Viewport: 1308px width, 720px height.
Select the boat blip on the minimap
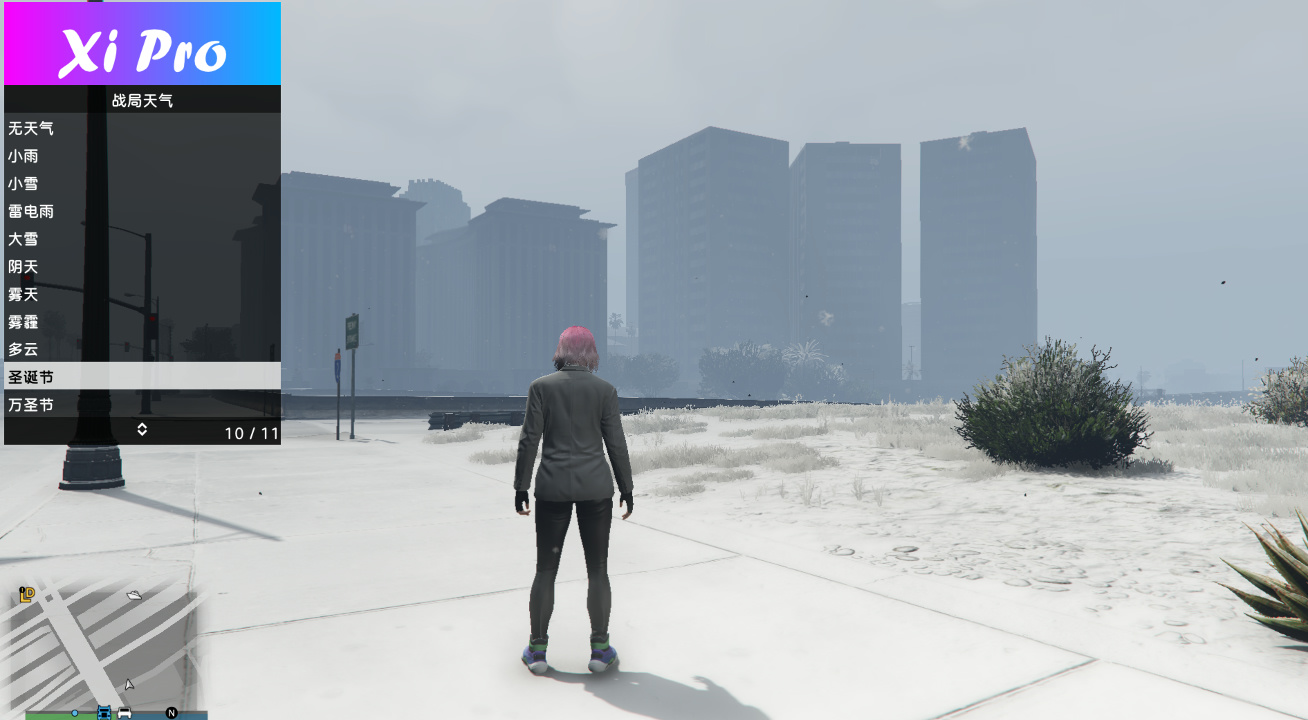(133, 596)
